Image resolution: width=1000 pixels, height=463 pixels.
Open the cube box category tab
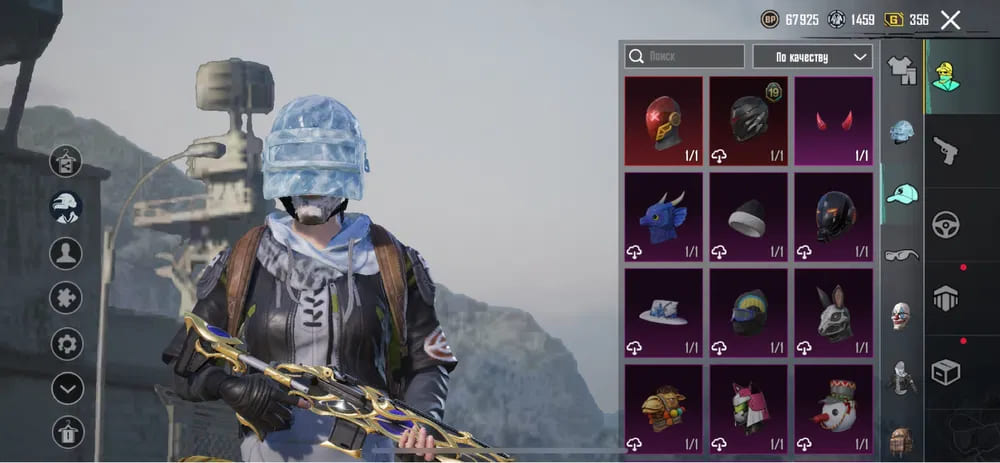point(946,372)
